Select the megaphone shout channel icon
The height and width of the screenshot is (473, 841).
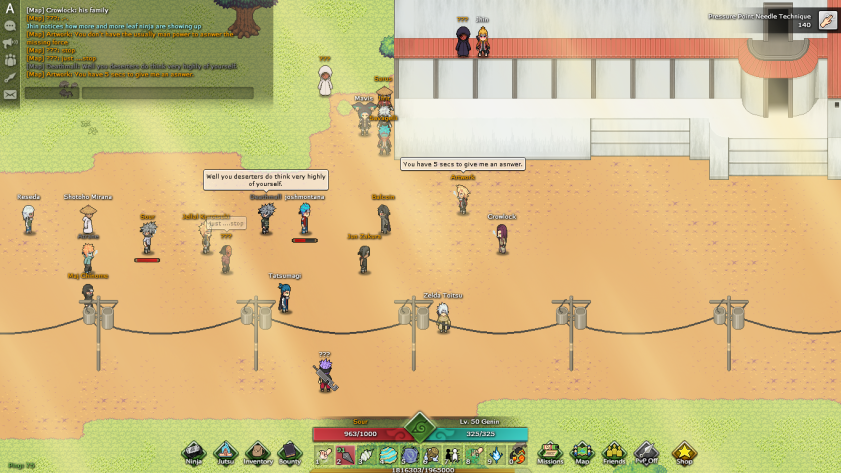tap(10, 43)
